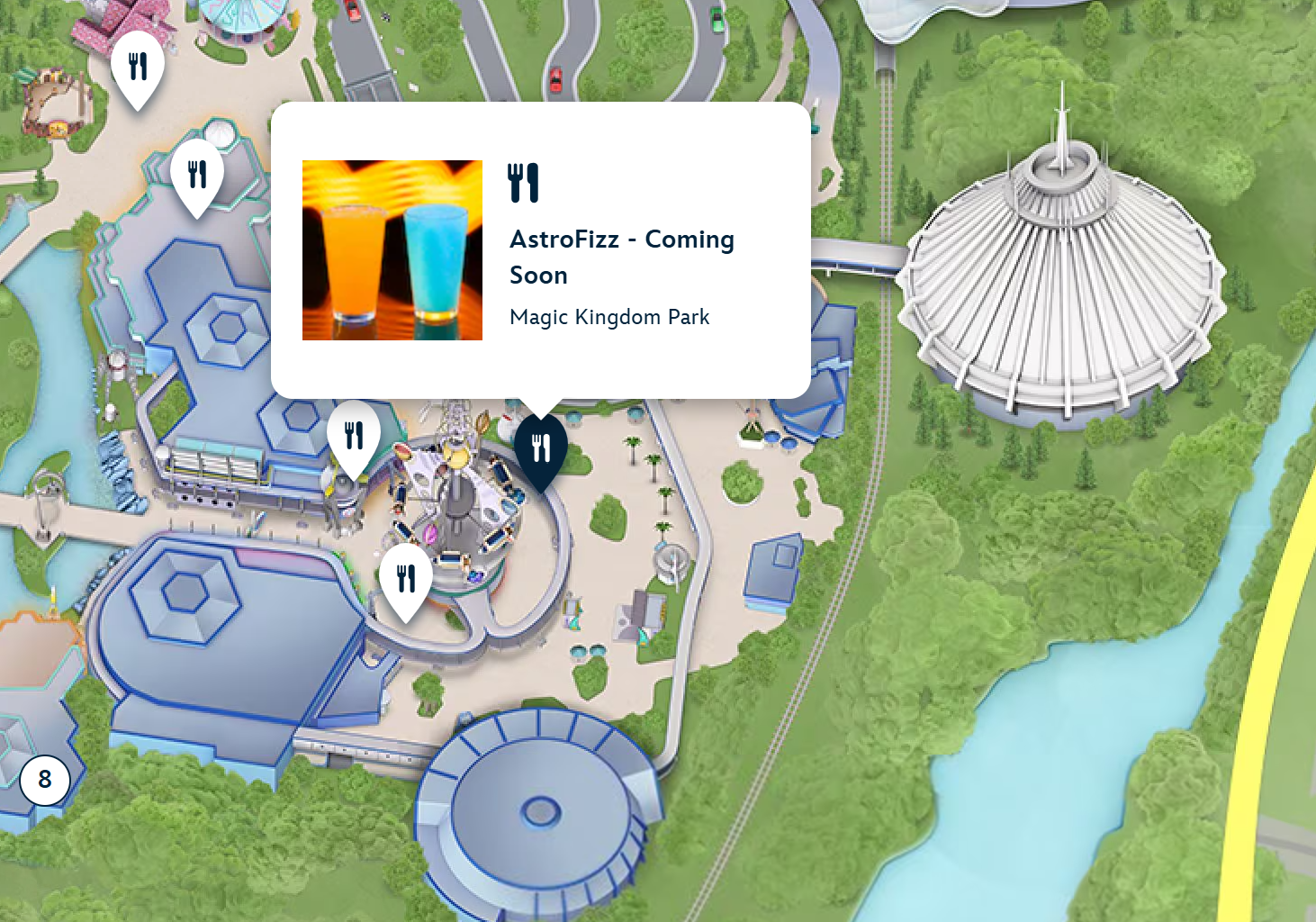Expand the map cluster marker numbered 8
The height and width of the screenshot is (922, 1316).
45,780
